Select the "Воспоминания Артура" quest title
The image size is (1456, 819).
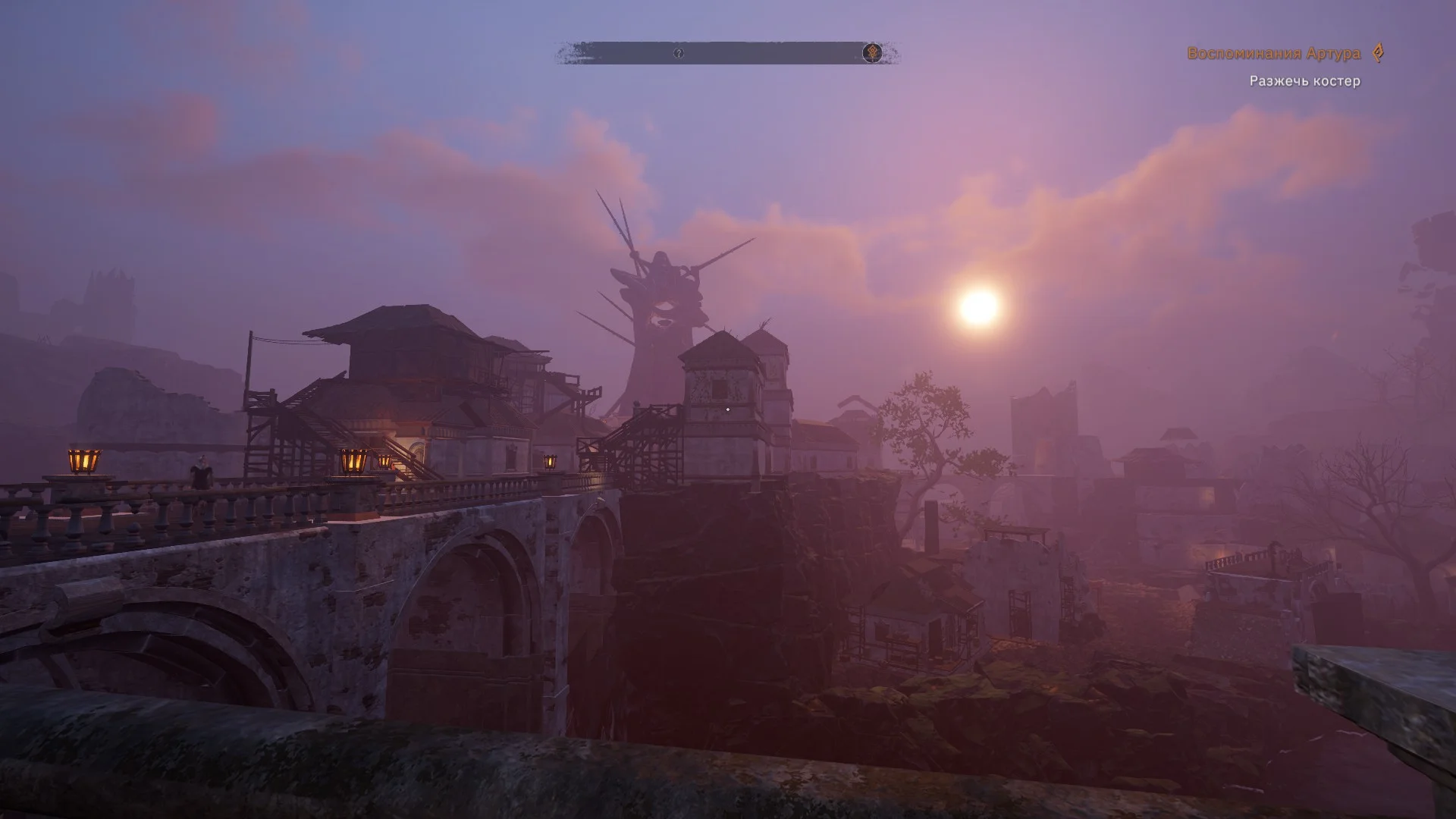point(1273,53)
